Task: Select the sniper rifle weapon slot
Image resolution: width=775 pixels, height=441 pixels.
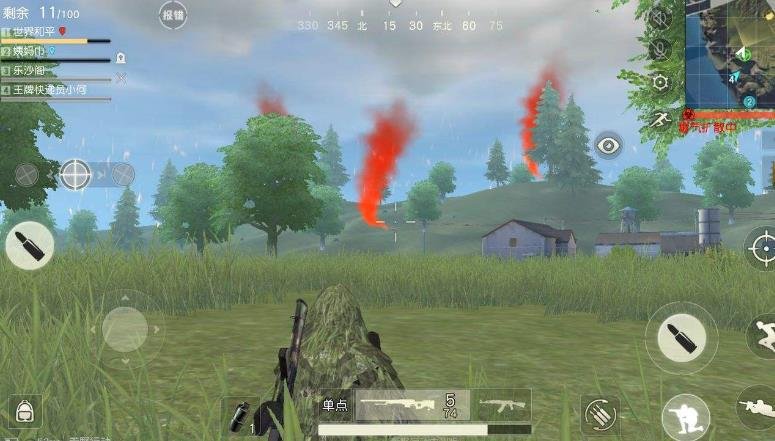Action: [412, 405]
